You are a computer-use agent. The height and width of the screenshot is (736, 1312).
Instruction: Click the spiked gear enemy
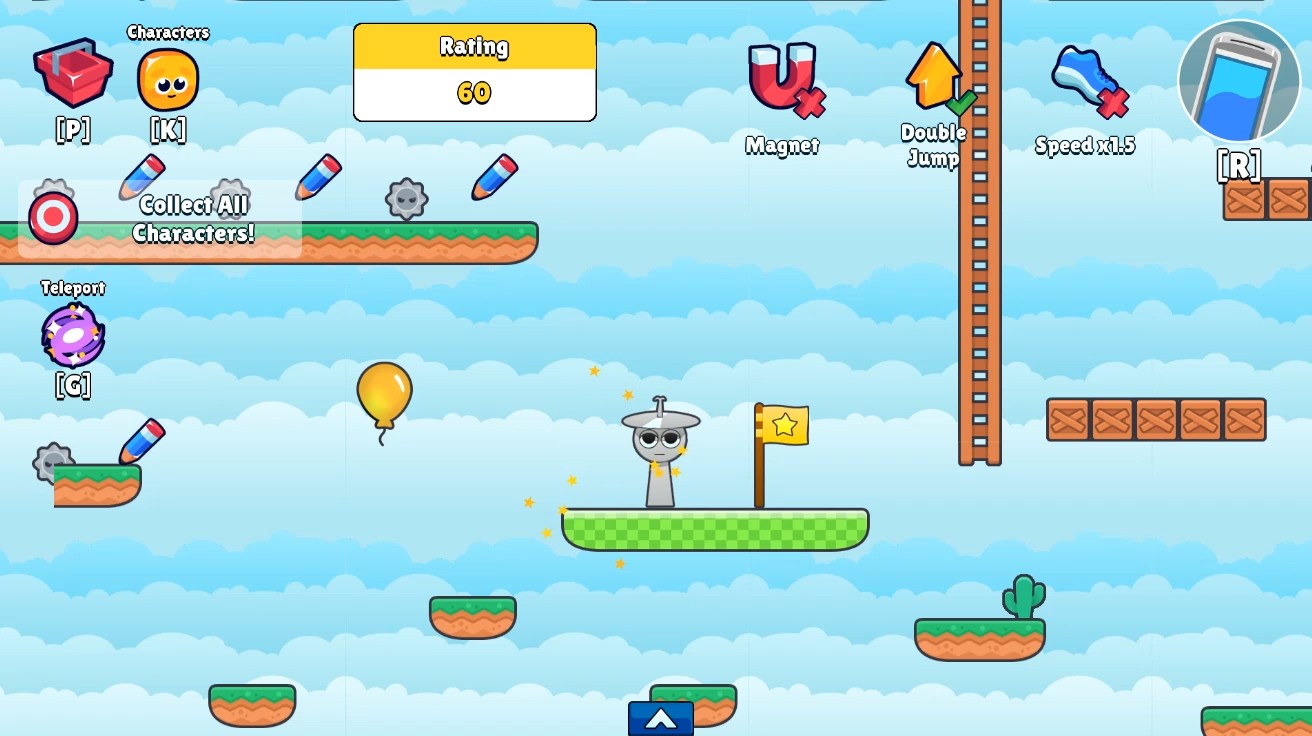point(406,197)
